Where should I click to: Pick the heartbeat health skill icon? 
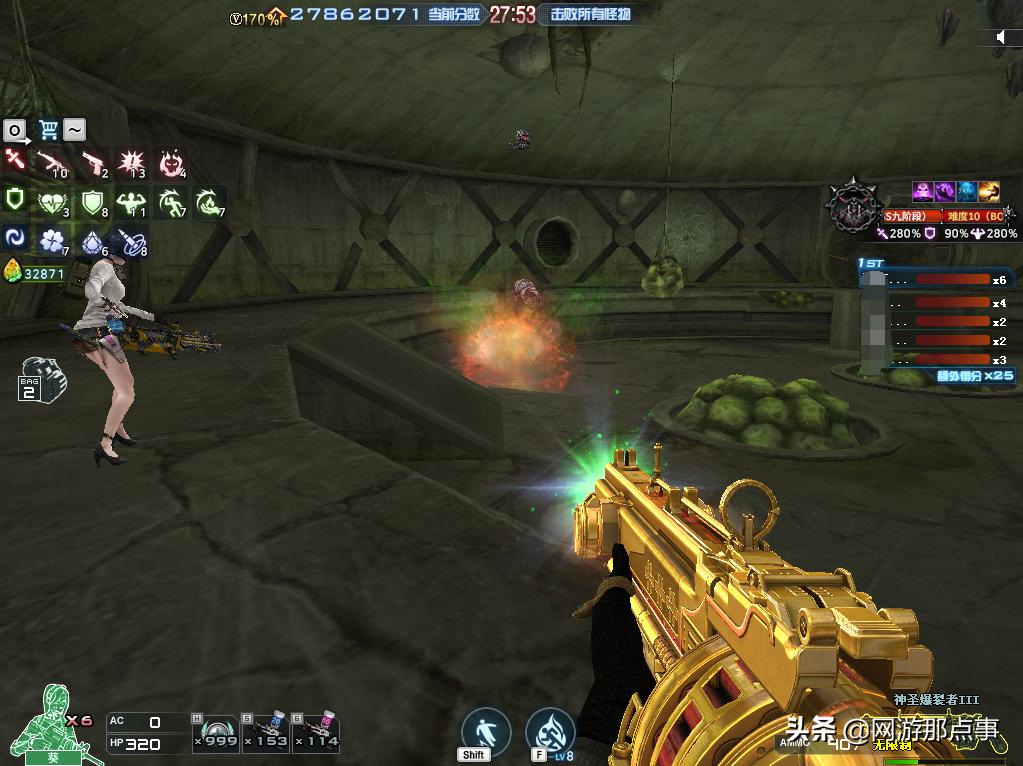point(52,203)
